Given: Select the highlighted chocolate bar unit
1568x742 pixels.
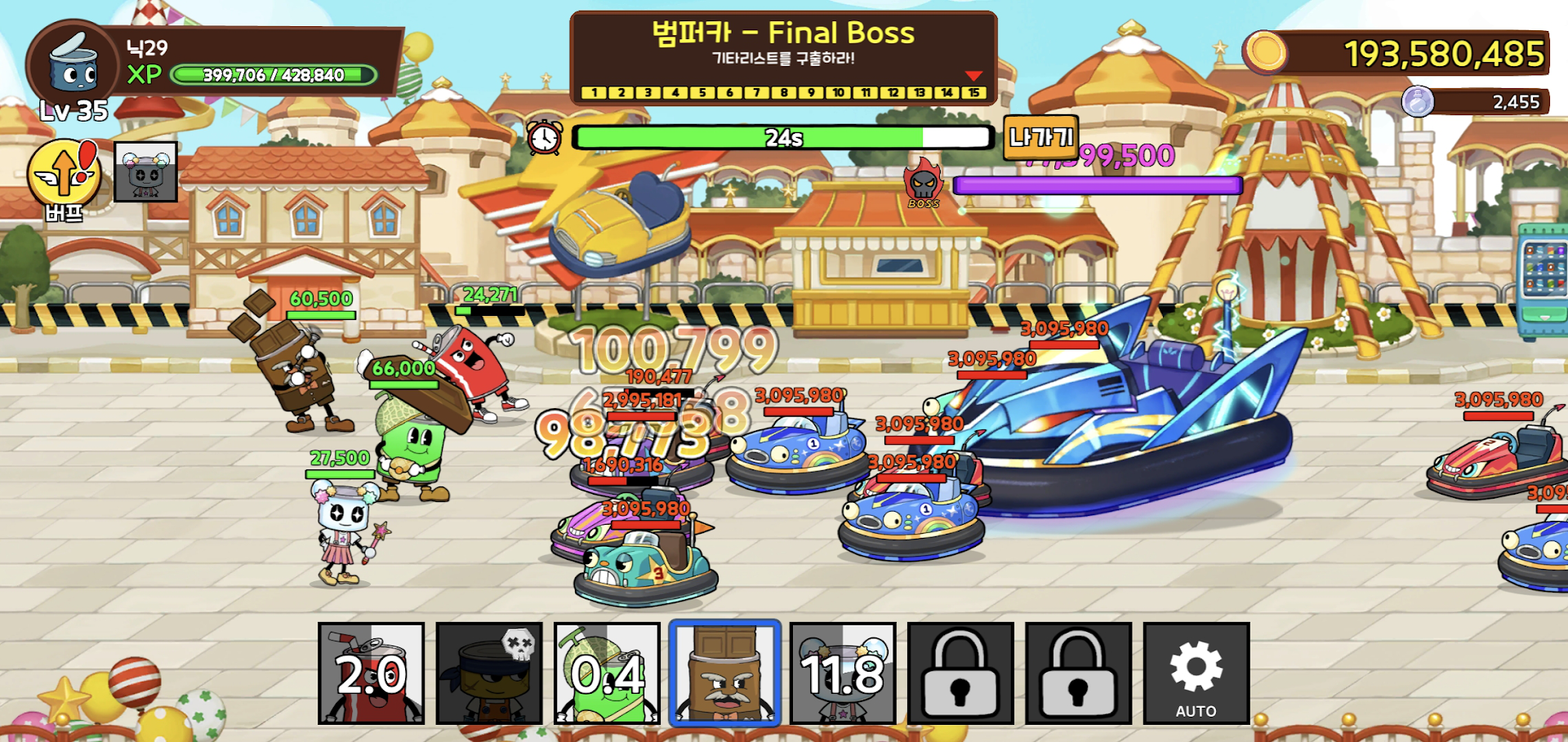Looking at the screenshot, I should pyautogui.click(x=724, y=673).
